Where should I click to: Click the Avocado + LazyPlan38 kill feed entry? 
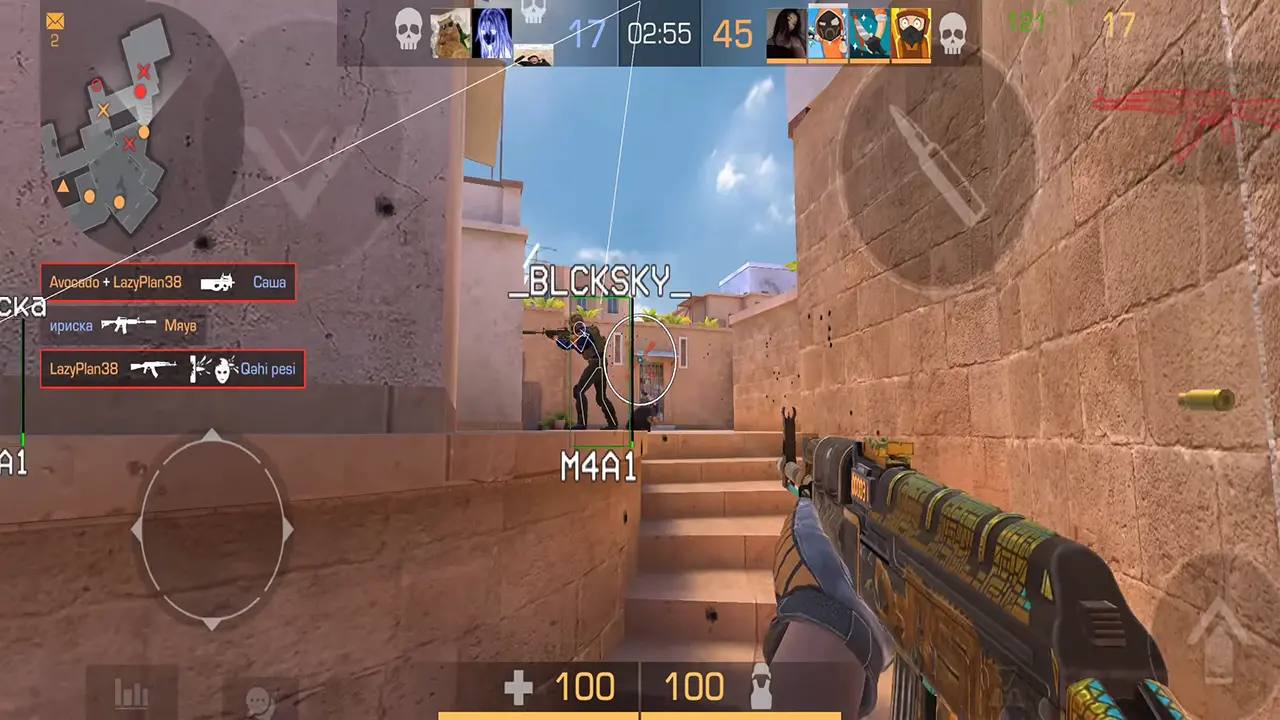coord(168,283)
